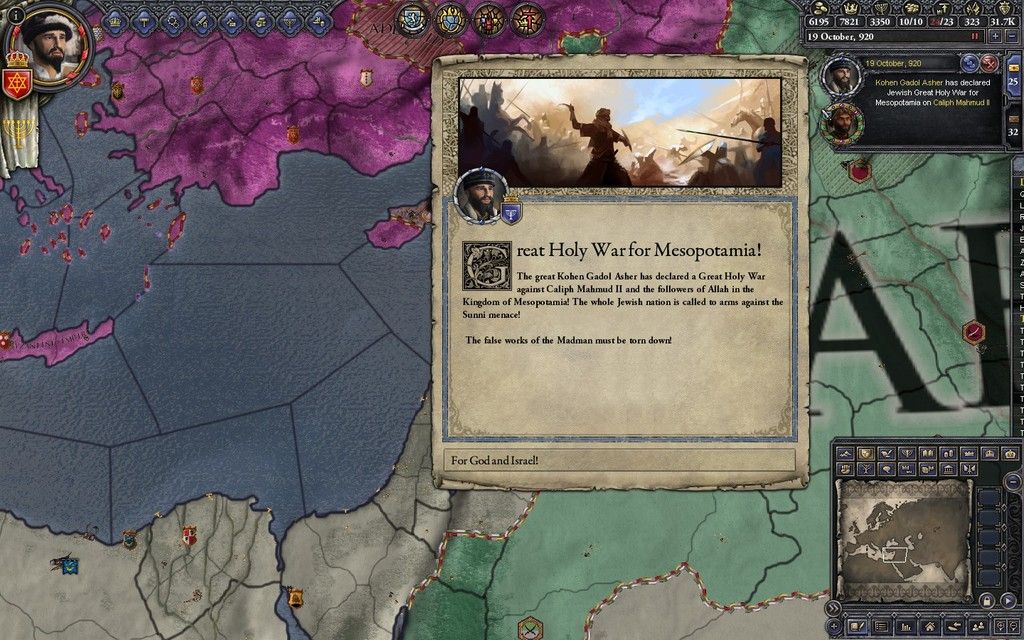Viewport: 1024px width, 640px height.
Task: Increase game speed with the plus button
Action: coord(994,36)
